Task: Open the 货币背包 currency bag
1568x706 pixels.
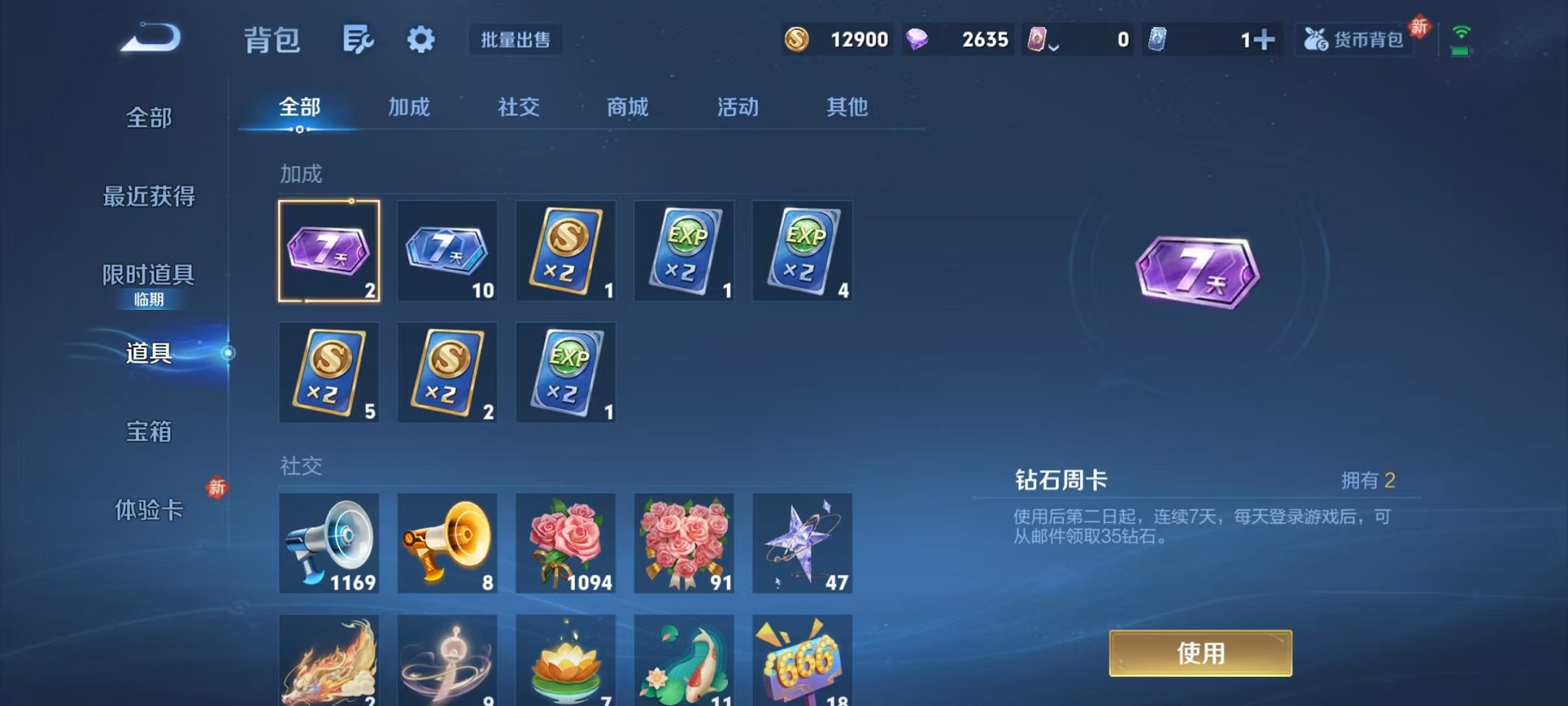Action: [1357, 39]
